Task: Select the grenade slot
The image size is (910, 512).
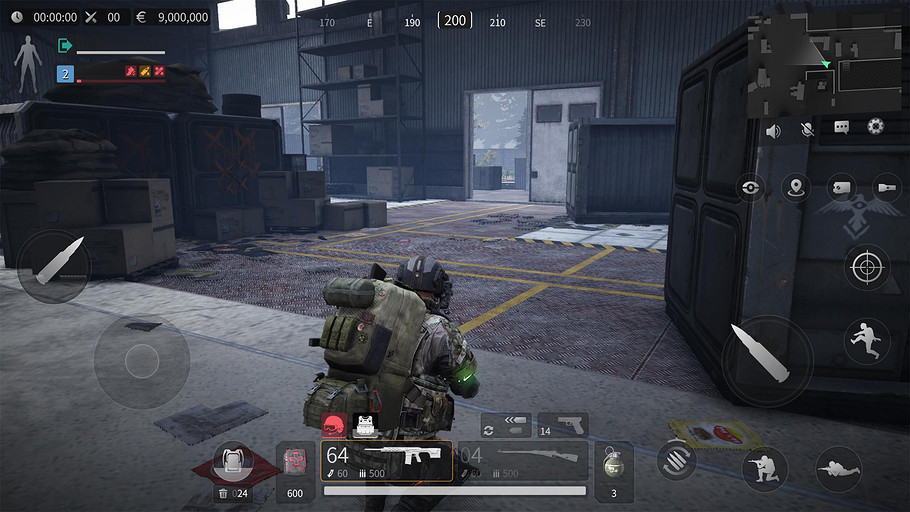Action: [x=614, y=469]
